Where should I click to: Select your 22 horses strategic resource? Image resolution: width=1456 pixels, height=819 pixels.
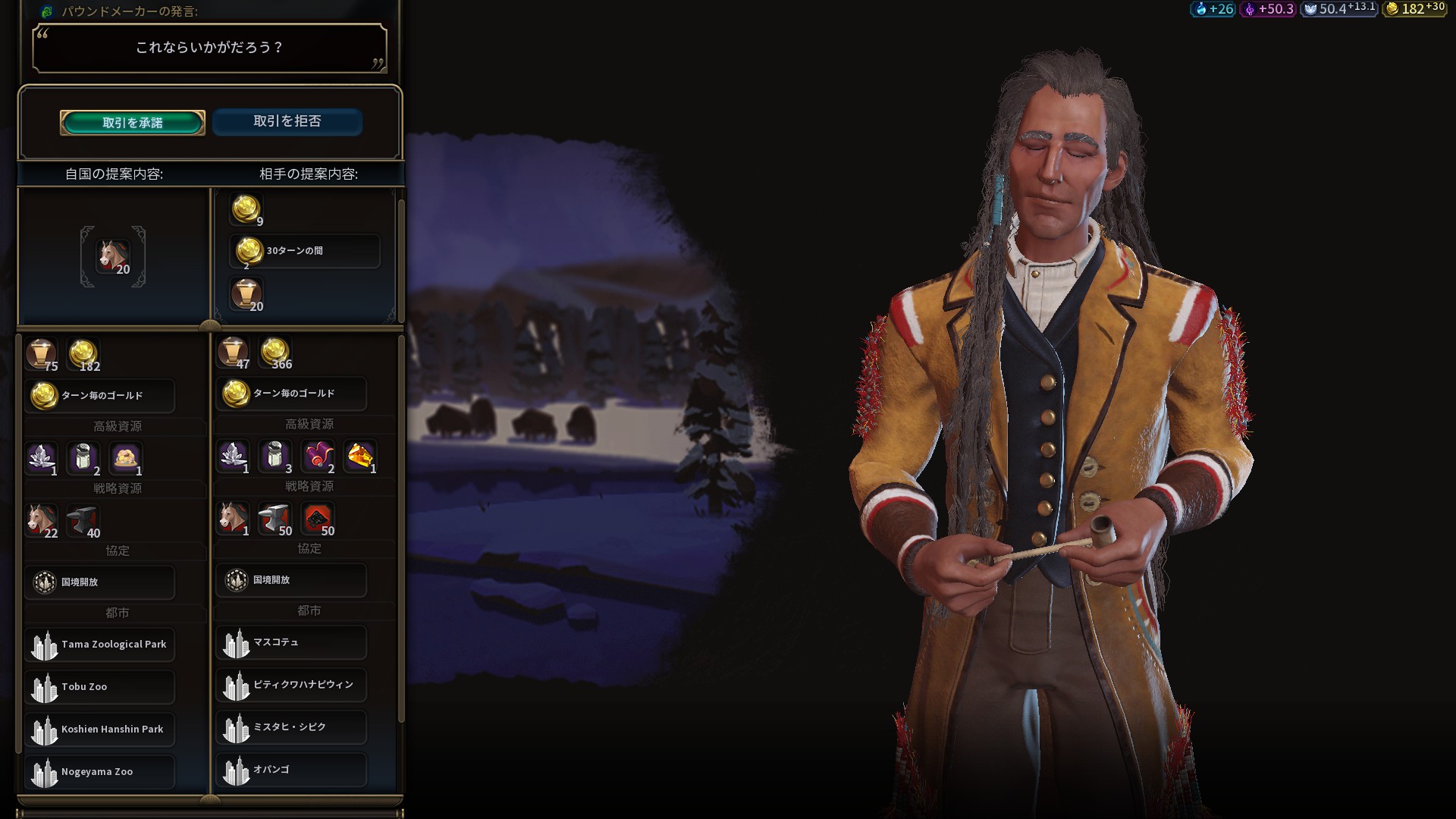tap(42, 521)
